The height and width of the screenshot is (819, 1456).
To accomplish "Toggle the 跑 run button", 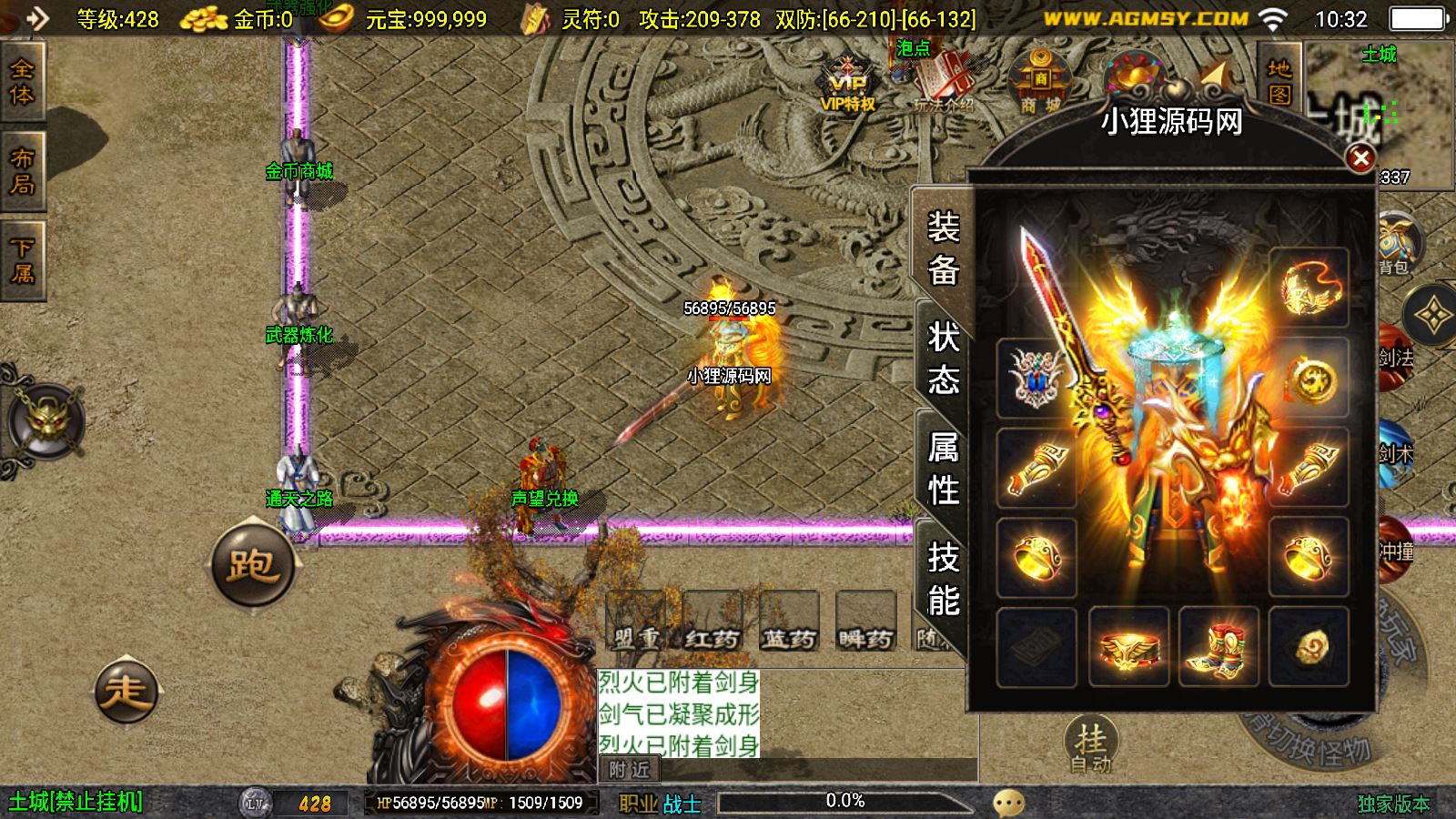I will point(253,565).
